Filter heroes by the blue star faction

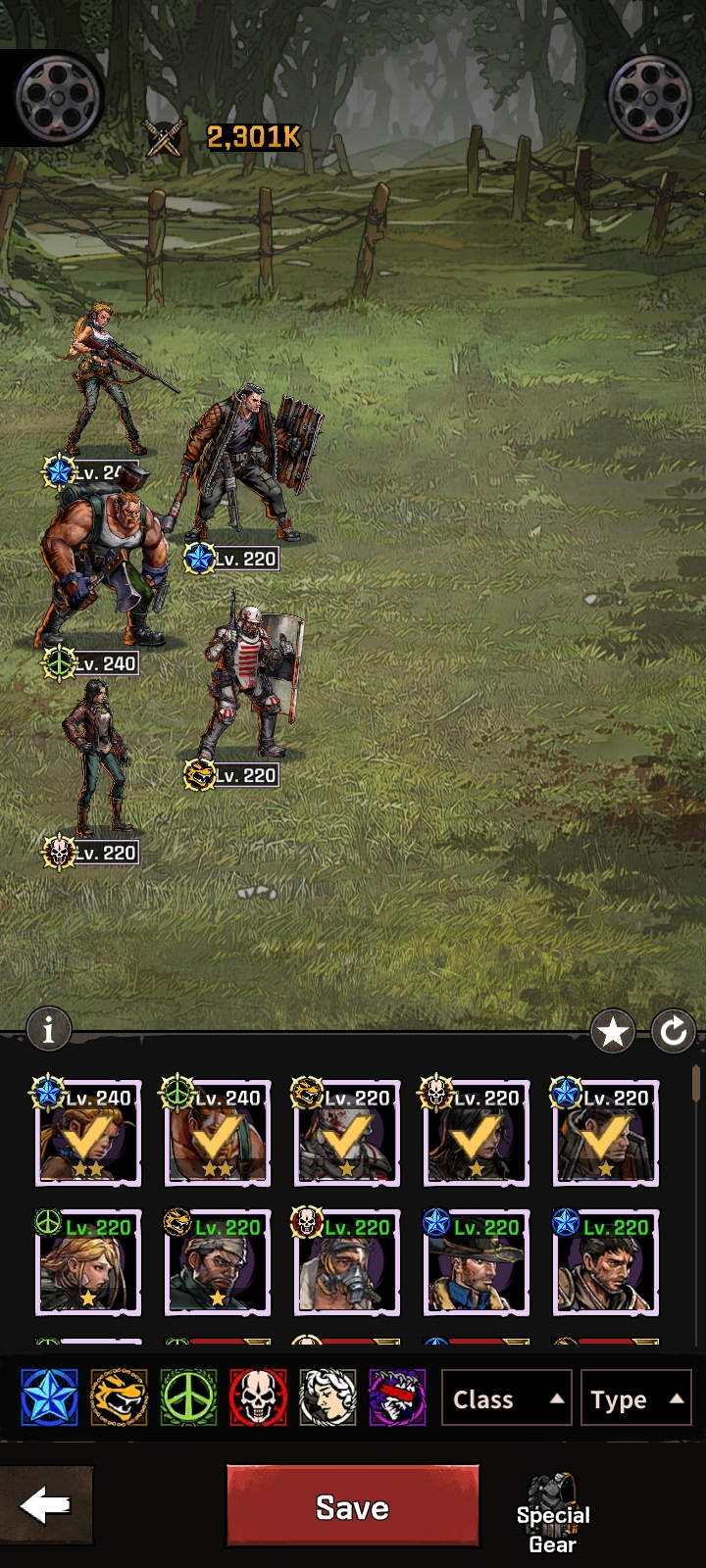point(49,1397)
